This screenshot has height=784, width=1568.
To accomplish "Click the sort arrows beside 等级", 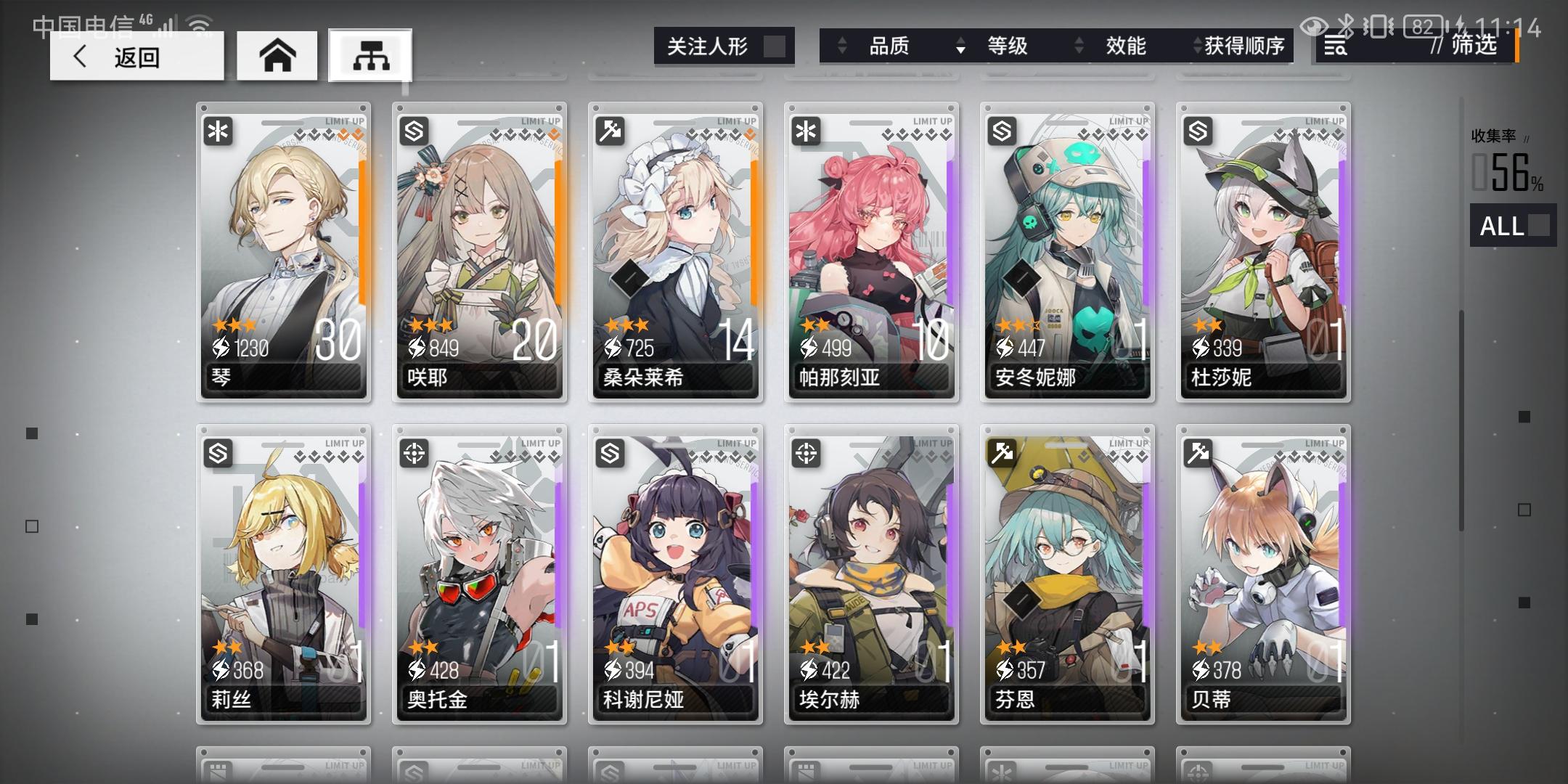I will 962,46.
